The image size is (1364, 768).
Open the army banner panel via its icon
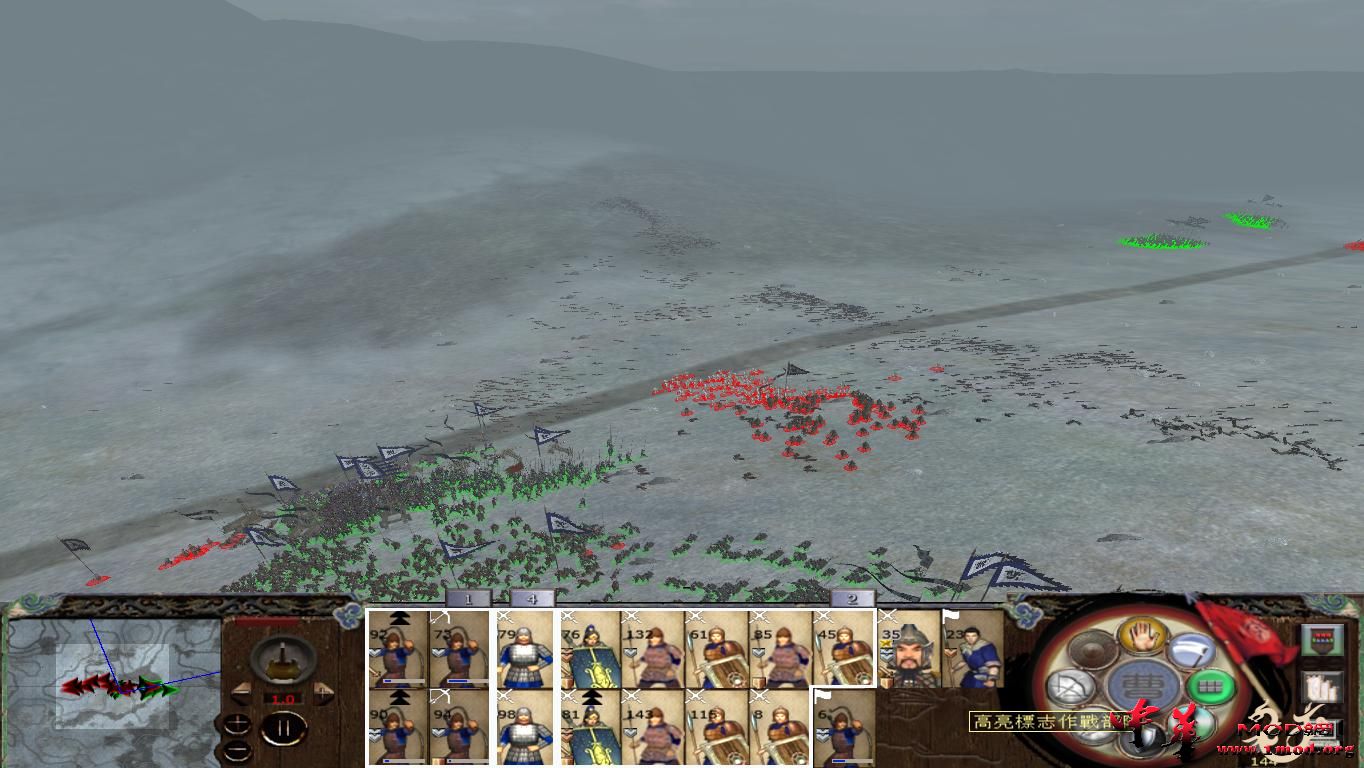[1323, 637]
